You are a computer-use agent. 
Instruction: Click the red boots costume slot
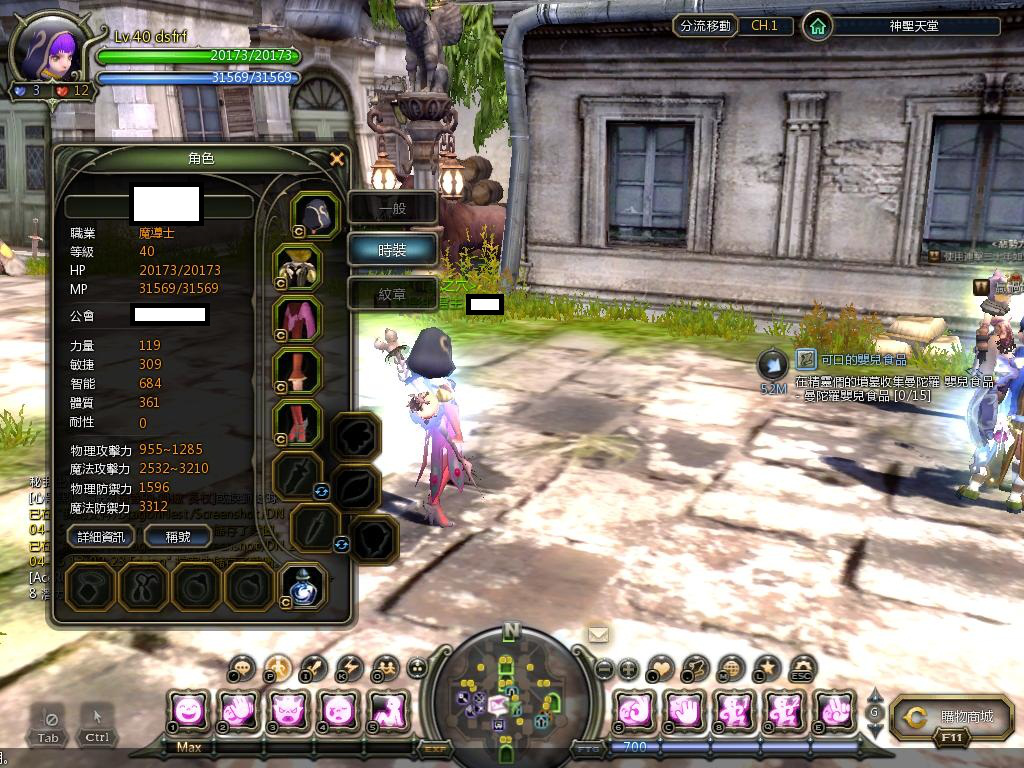pyautogui.click(x=298, y=423)
